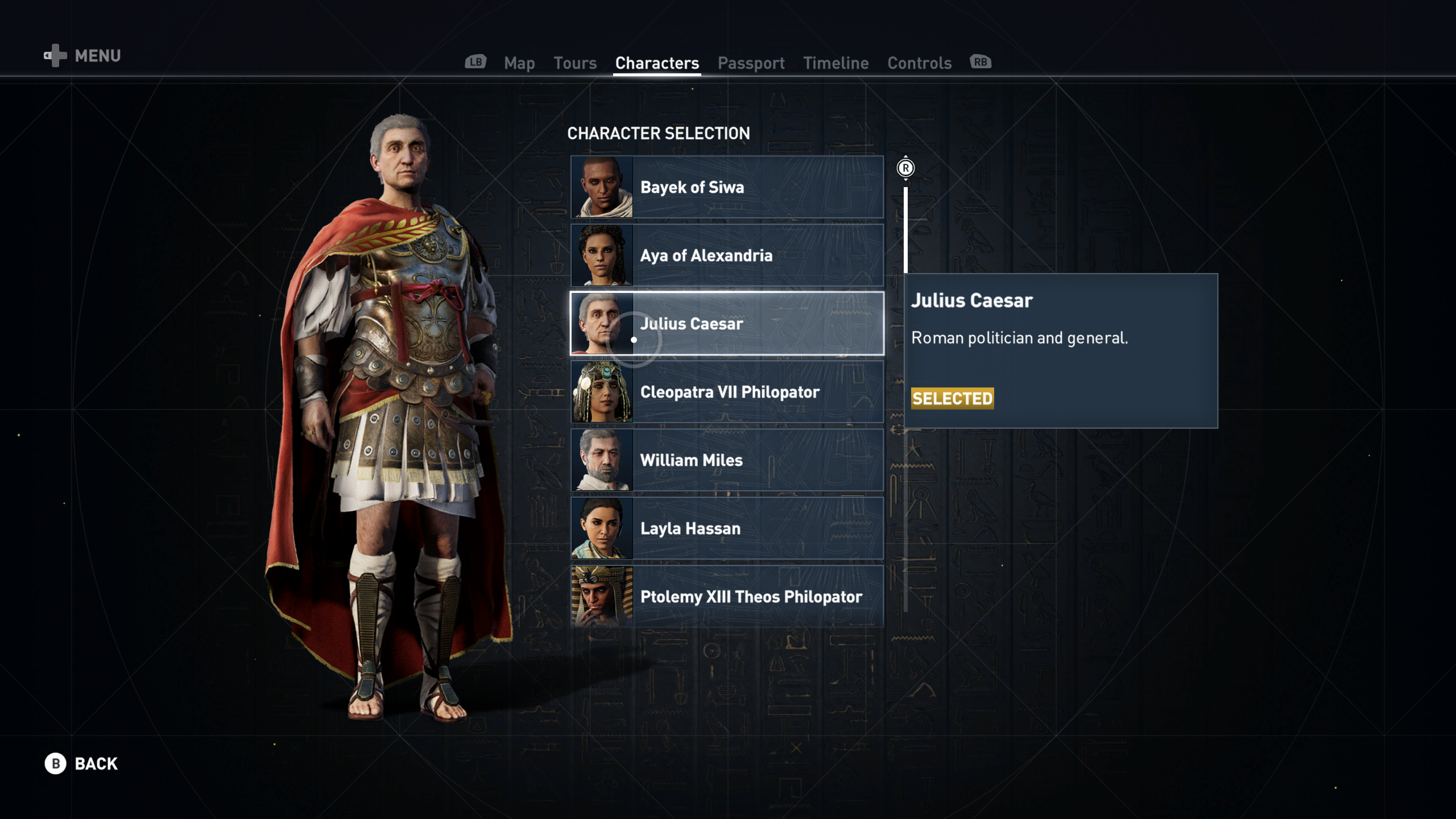Show the Timeline tab
The height and width of the screenshot is (819, 1456).
pyautogui.click(x=835, y=63)
